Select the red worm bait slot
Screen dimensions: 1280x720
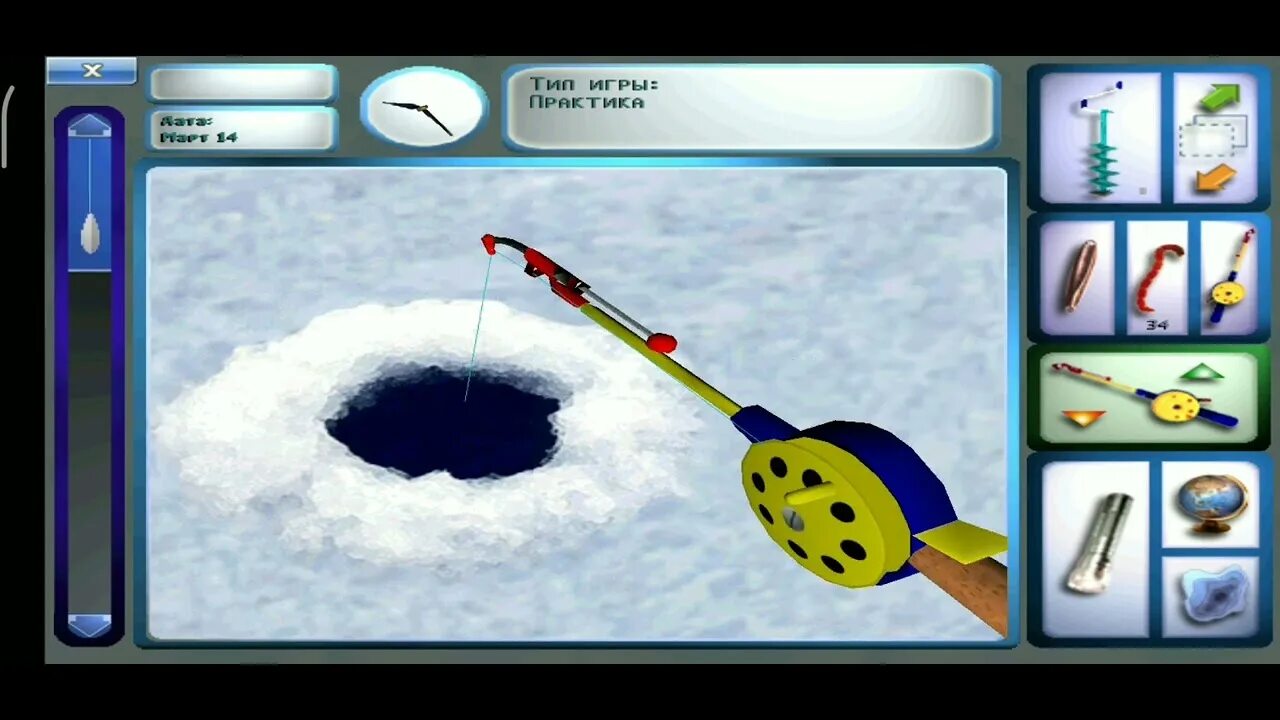click(x=1157, y=277)
